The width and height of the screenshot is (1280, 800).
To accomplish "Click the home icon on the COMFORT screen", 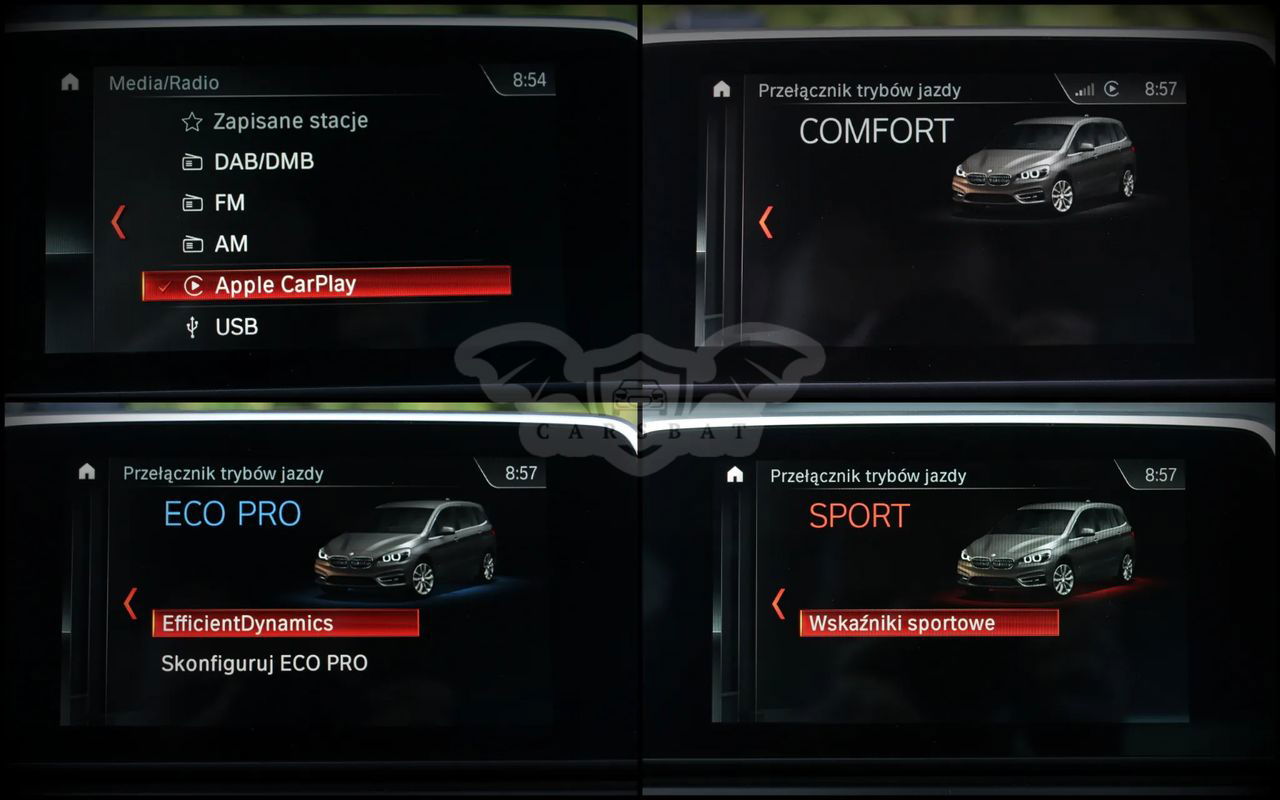I will pos(722,89).
